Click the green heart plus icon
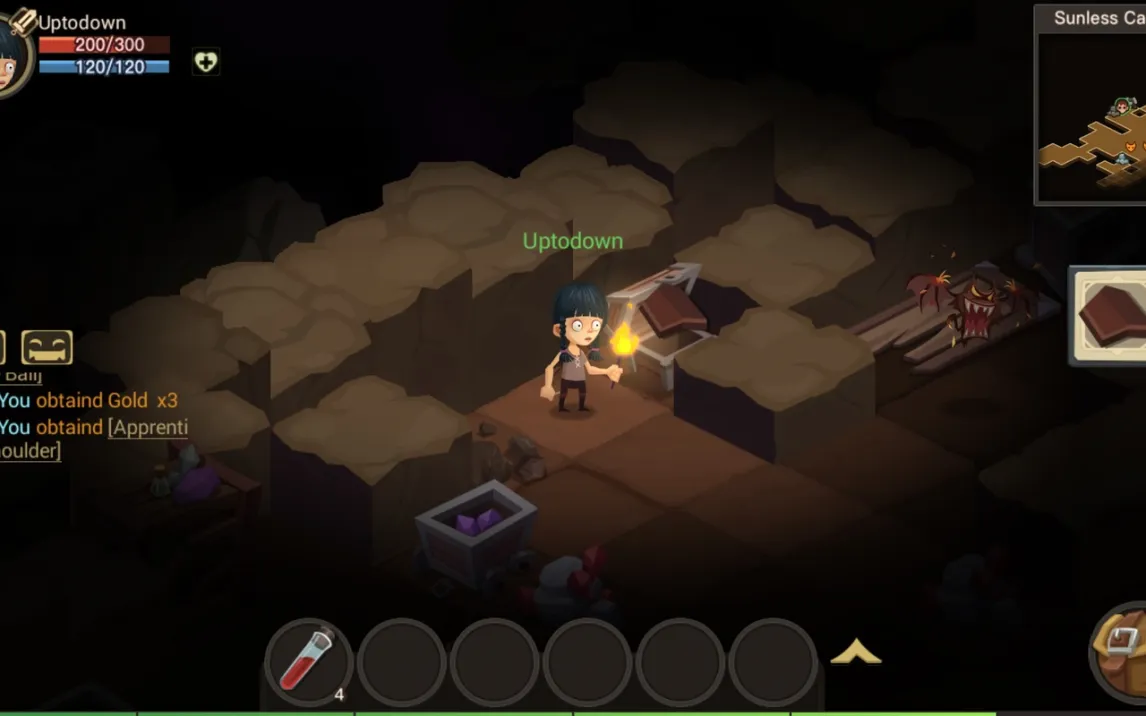This screenshot has width=1146, height=716. 205,62
